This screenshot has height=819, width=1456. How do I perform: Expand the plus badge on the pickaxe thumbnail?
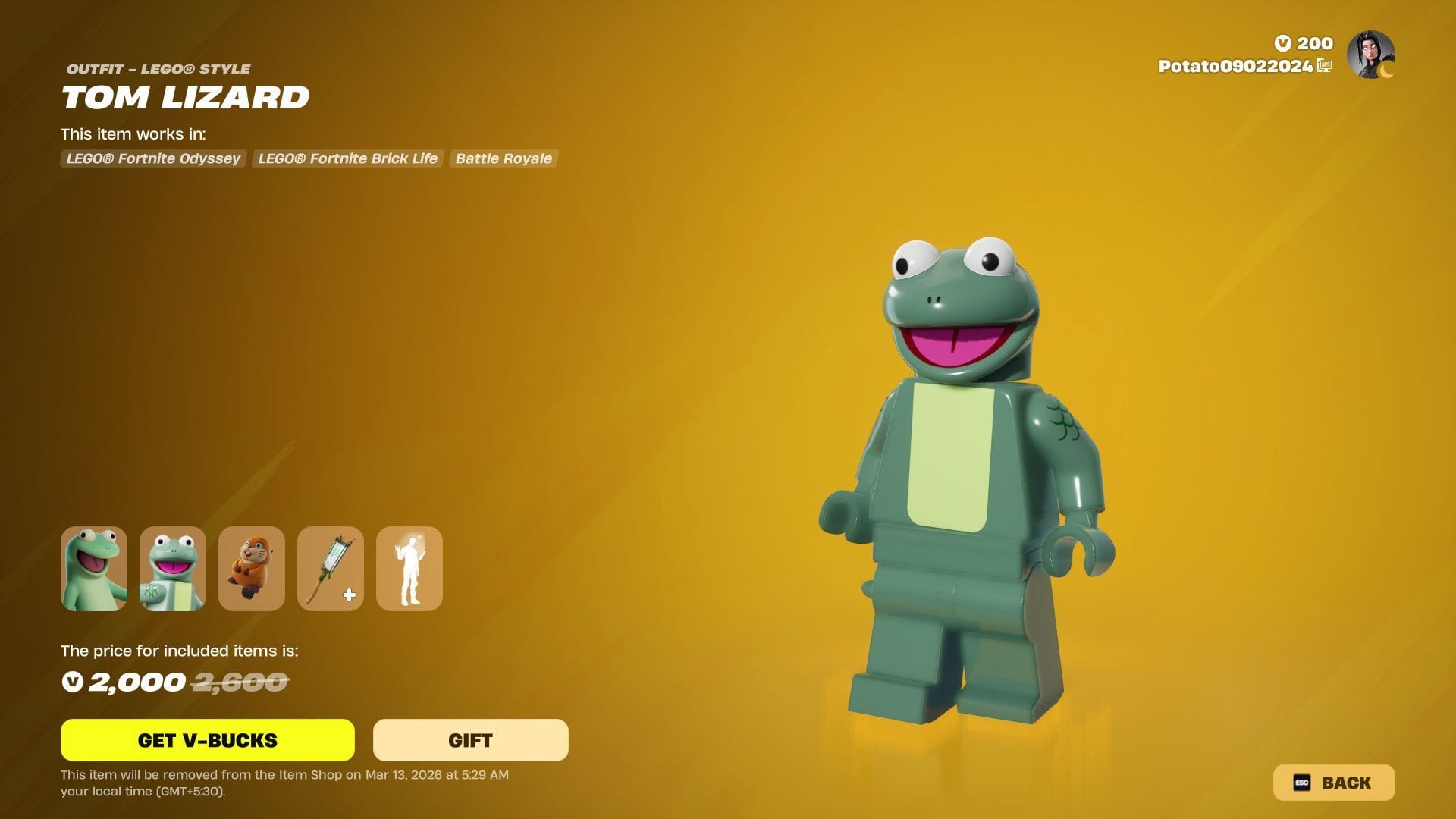(349, 596)
